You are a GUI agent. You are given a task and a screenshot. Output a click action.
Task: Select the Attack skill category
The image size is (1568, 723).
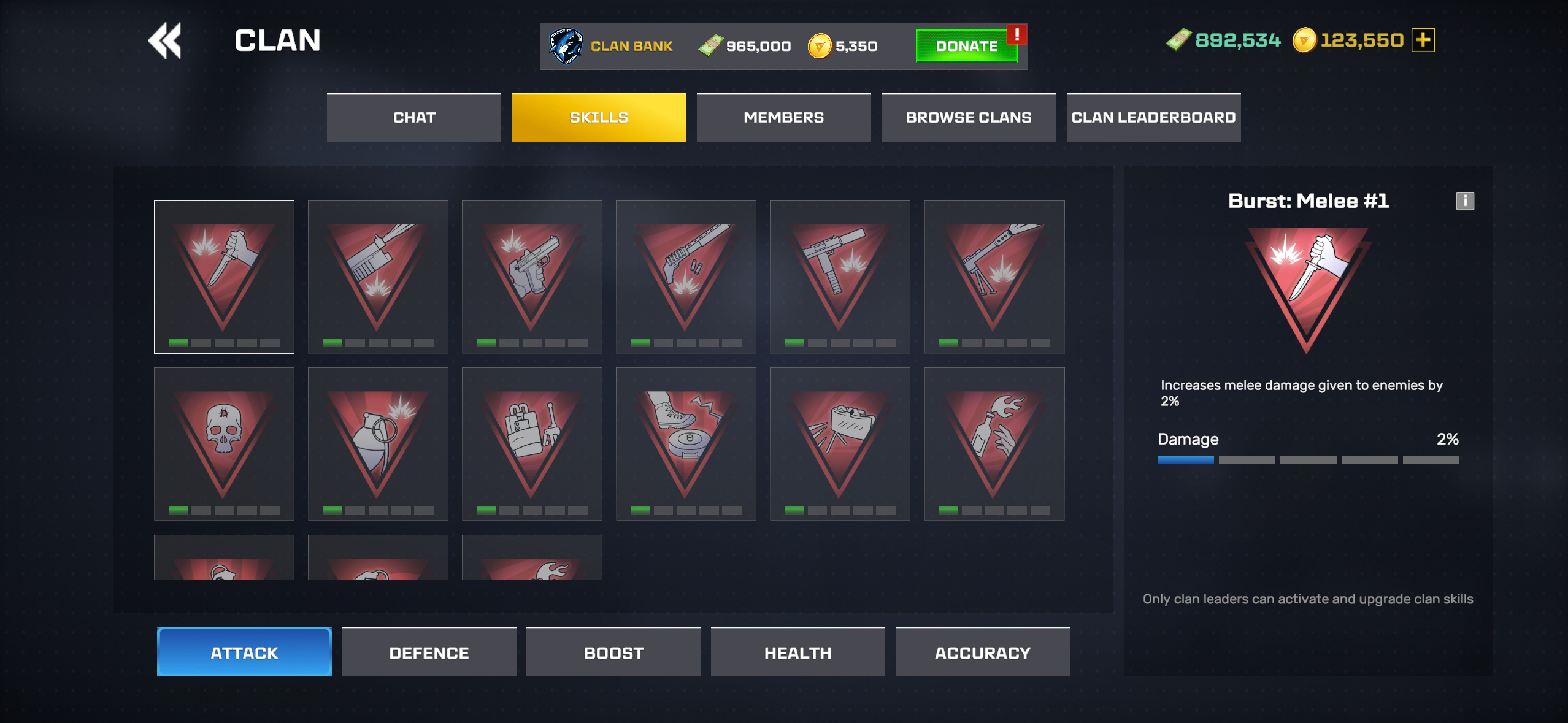[x=244, y=652]
